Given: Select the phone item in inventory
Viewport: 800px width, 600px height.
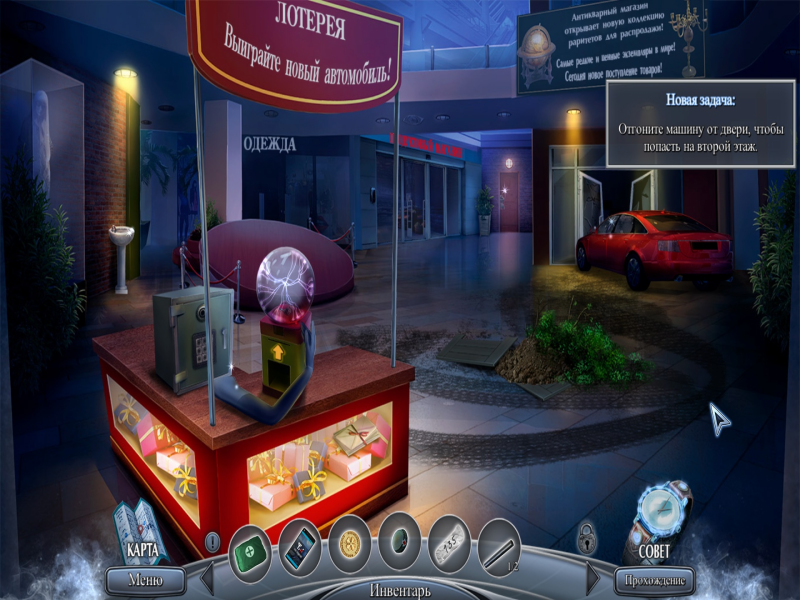Looking at the screenshot, I should click(299, 547).
